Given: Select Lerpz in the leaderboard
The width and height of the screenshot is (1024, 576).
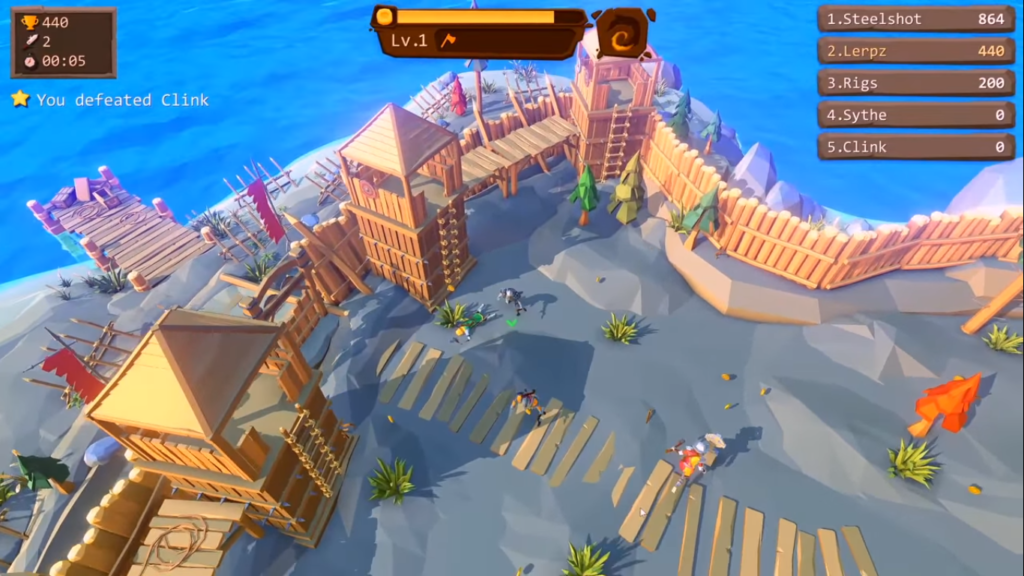Looking at the screenshot, I should (x=916, y=51).
